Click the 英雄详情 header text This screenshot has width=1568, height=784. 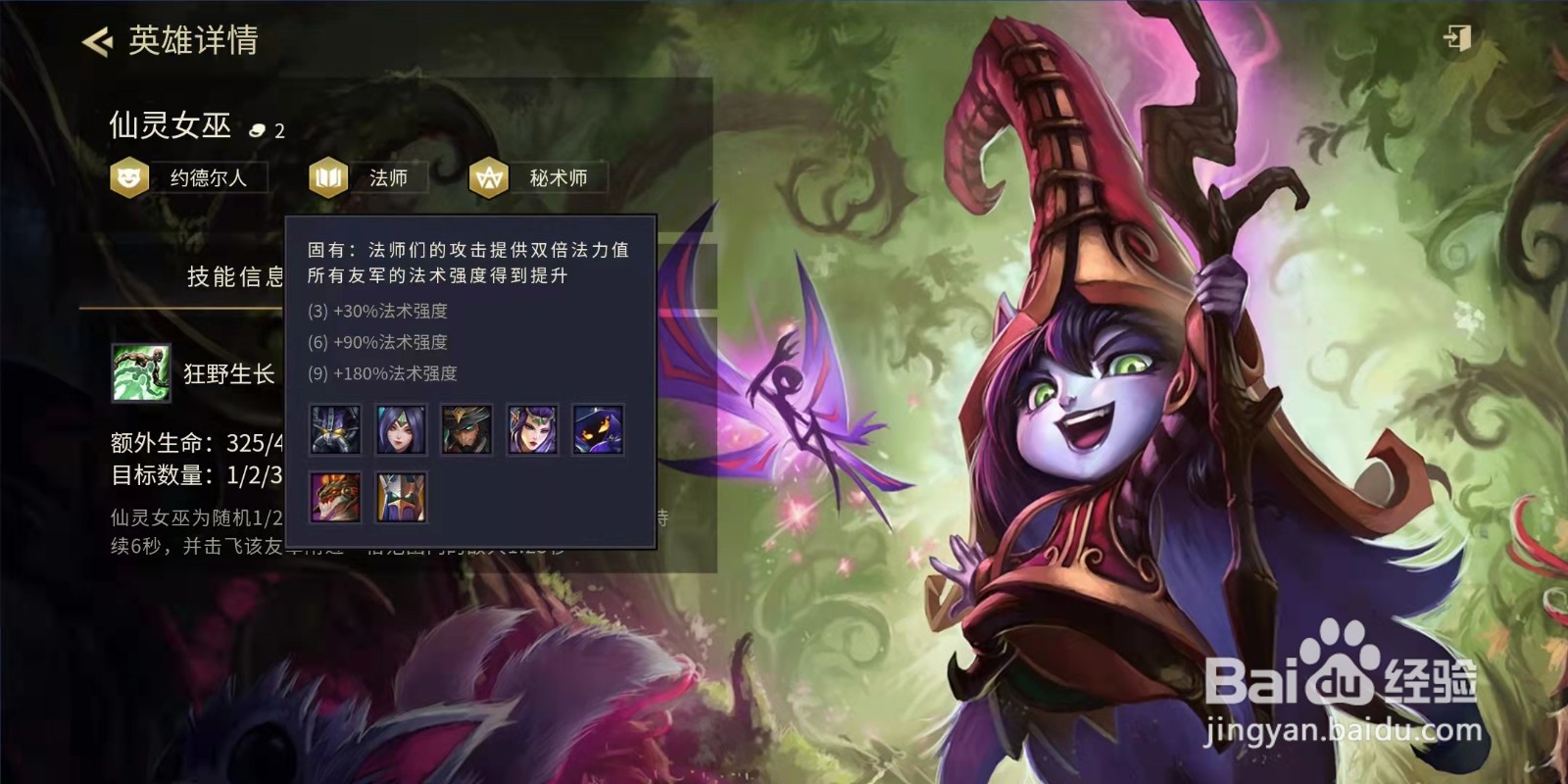point(192,40)
